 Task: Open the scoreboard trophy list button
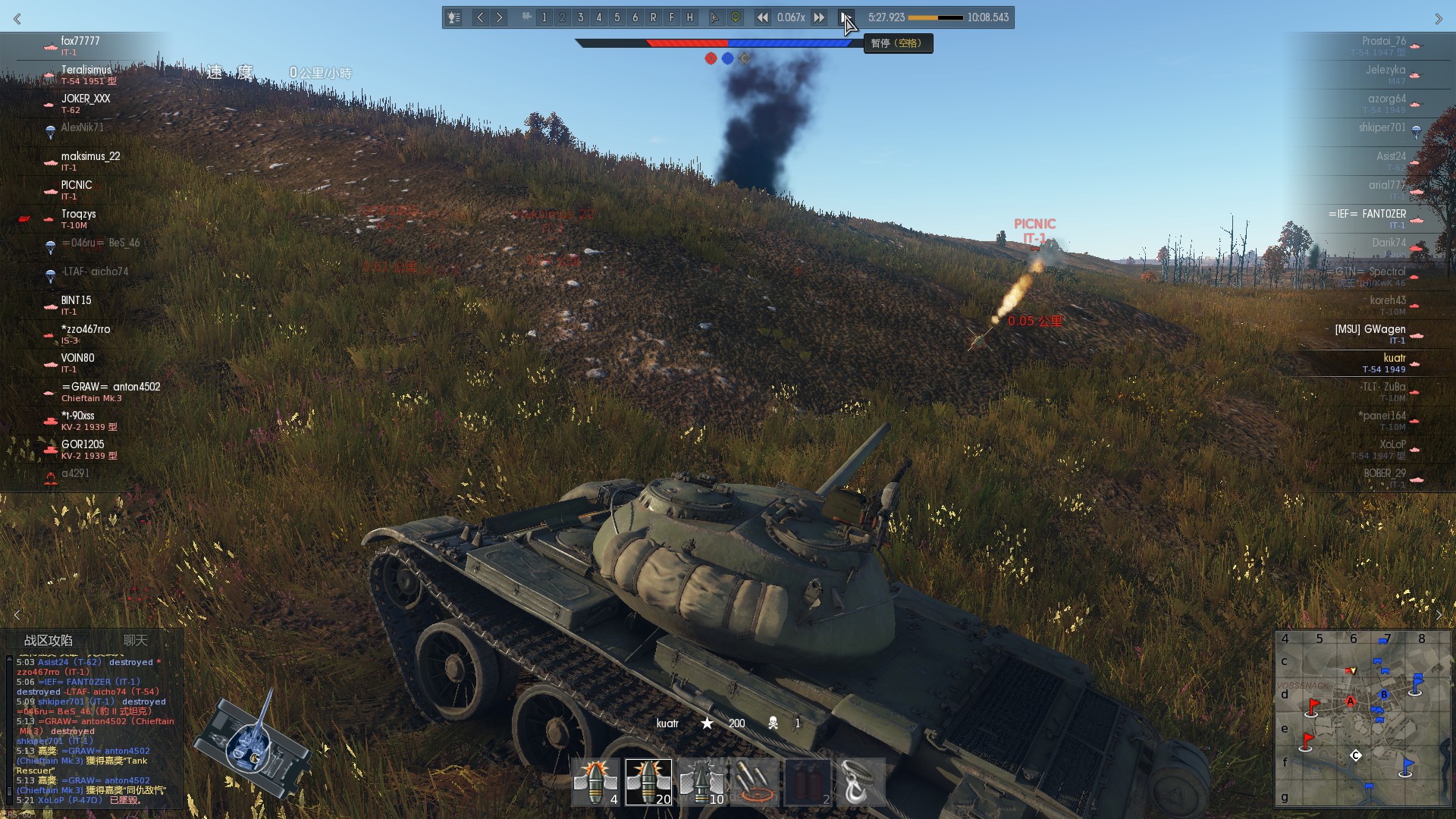click(x=453, y=17)
